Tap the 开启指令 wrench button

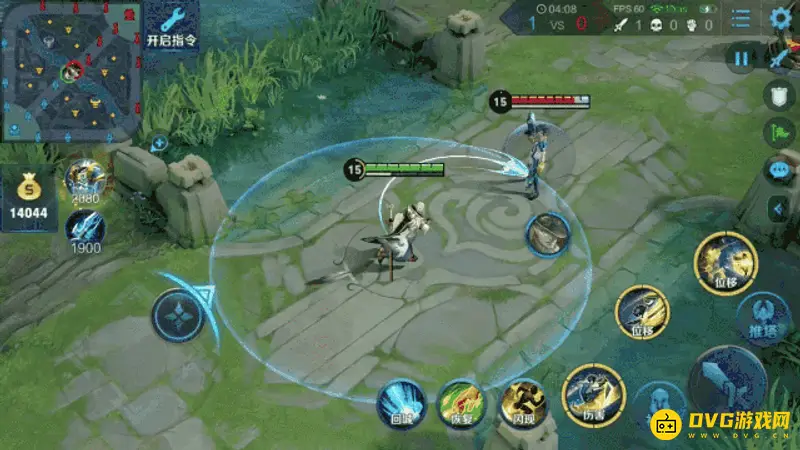click(x=171, y=25)
